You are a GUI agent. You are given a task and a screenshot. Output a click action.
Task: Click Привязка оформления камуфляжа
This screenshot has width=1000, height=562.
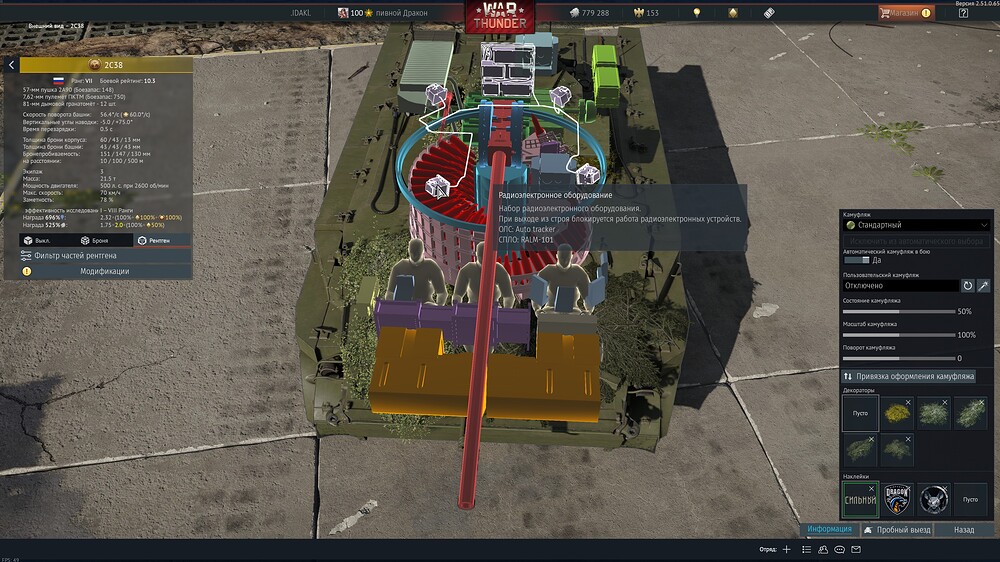coord(917,376)
